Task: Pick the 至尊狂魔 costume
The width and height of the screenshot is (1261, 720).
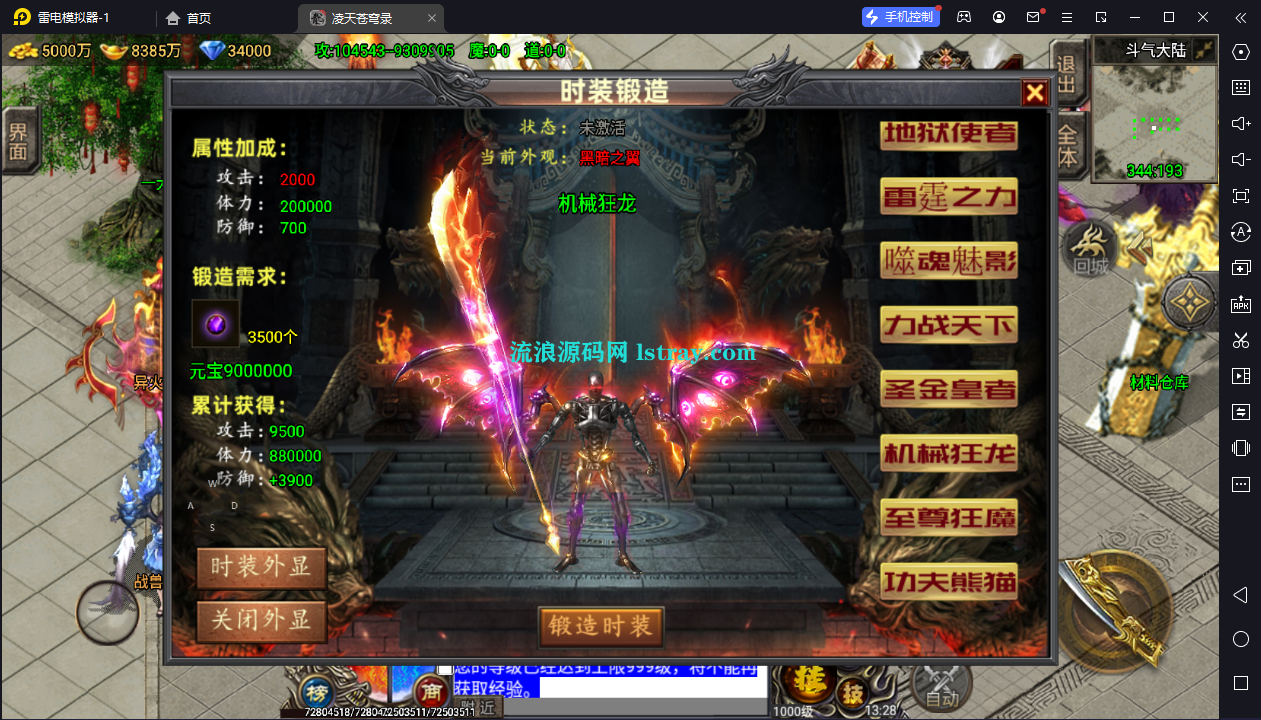Action: pos(948,517)
